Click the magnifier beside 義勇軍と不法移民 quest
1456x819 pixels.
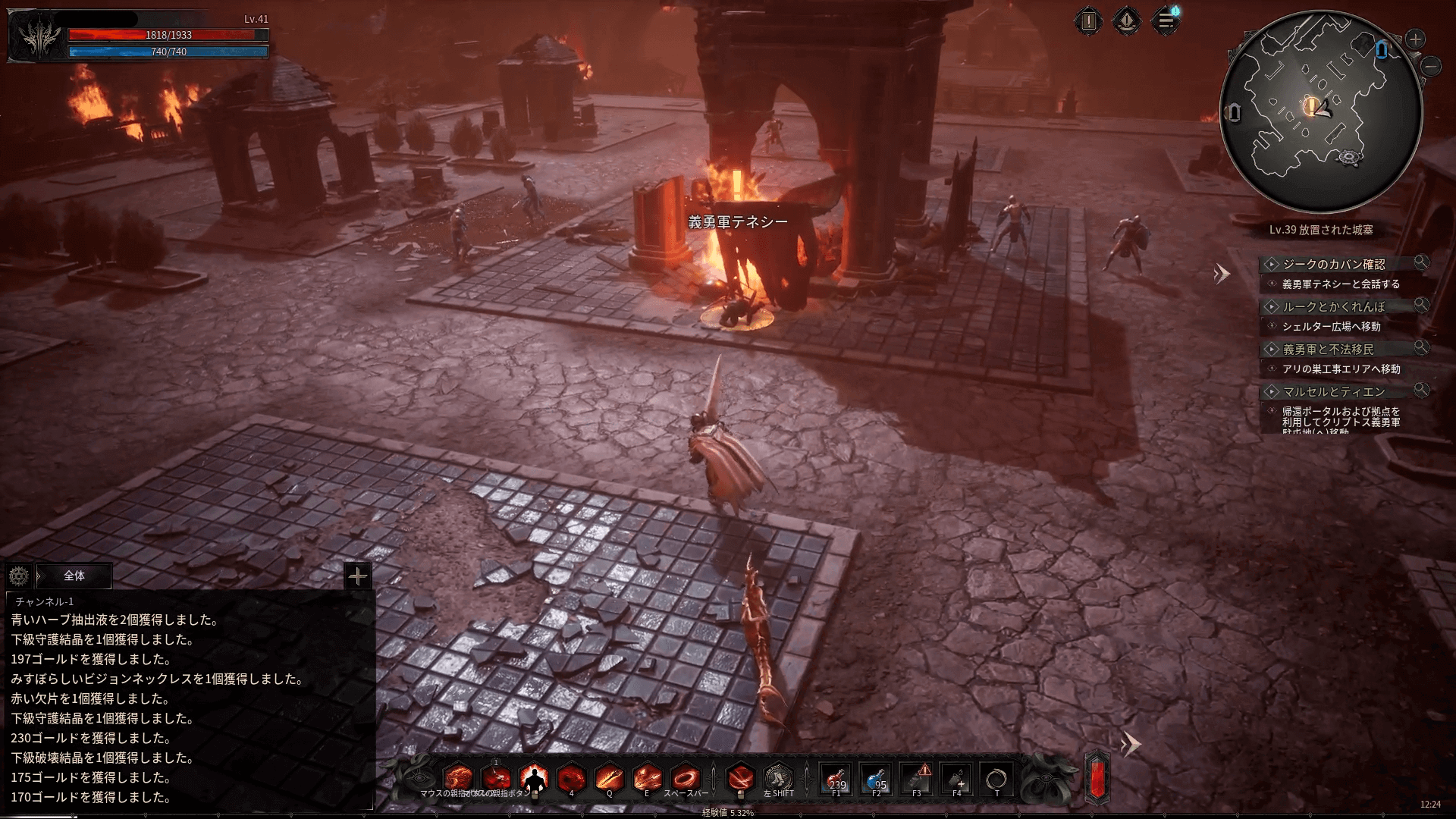coord(1421,348)
